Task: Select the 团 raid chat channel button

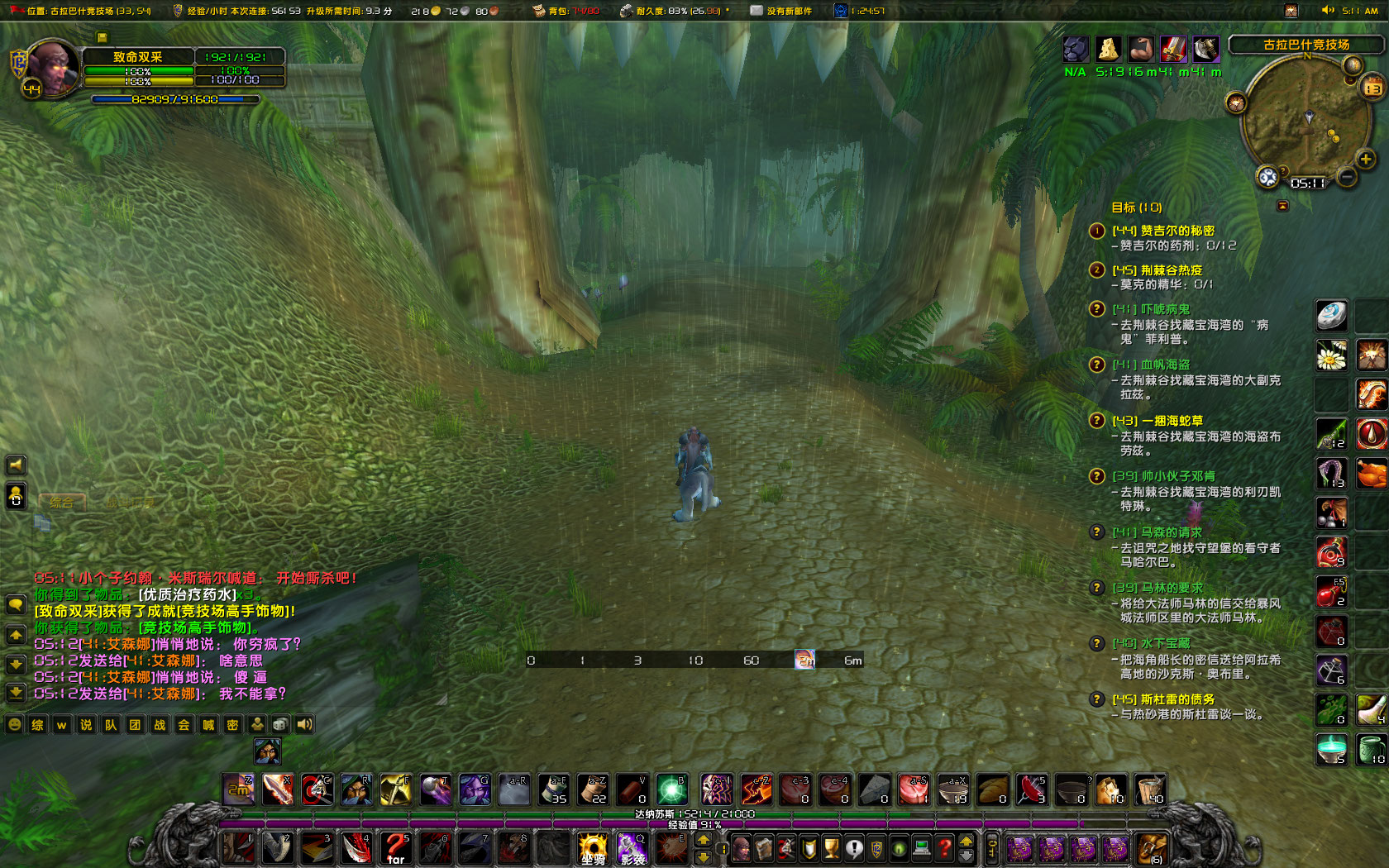Action: pos(133,724)
